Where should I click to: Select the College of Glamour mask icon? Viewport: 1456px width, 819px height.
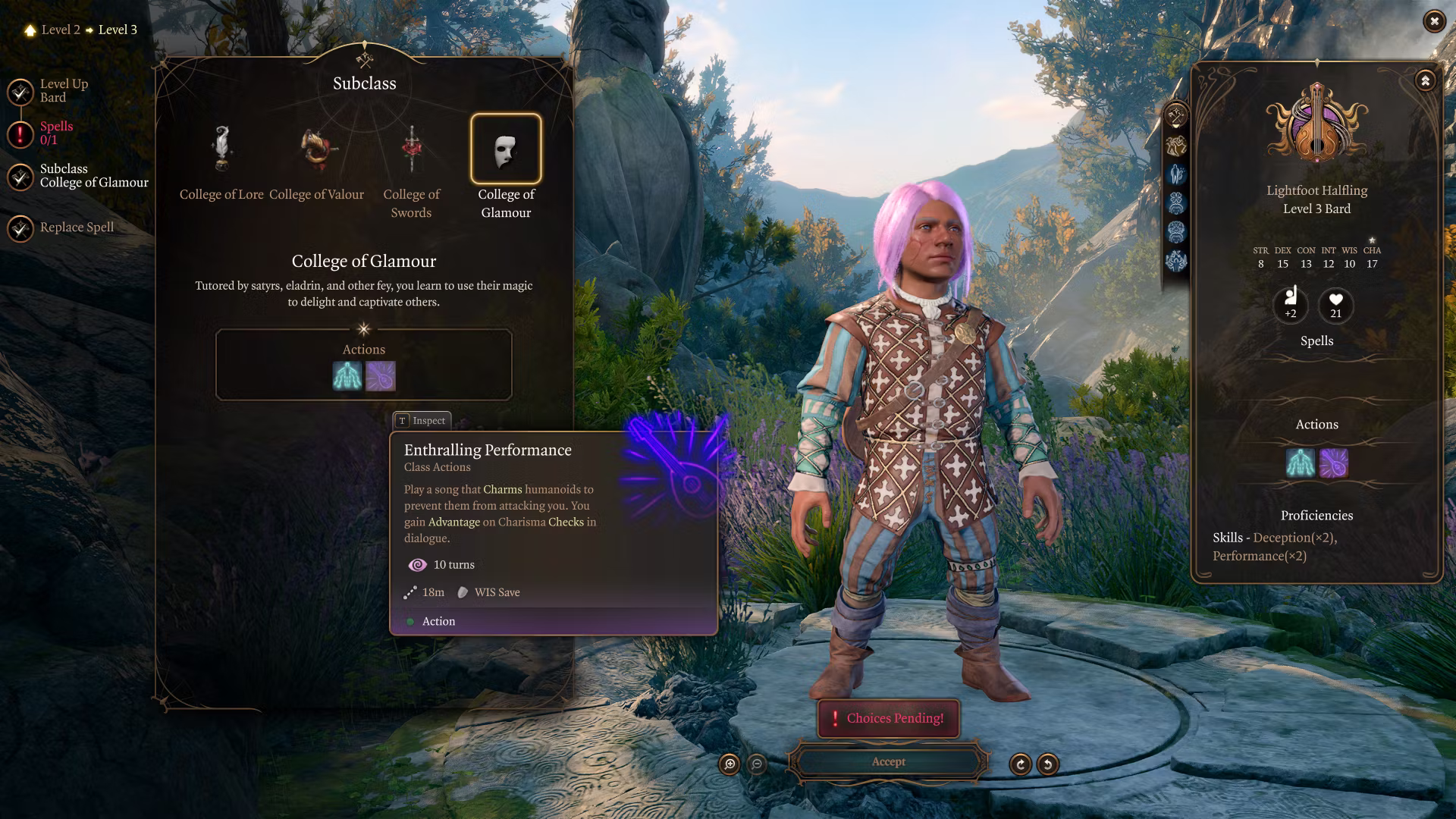(x=506, y=149)
